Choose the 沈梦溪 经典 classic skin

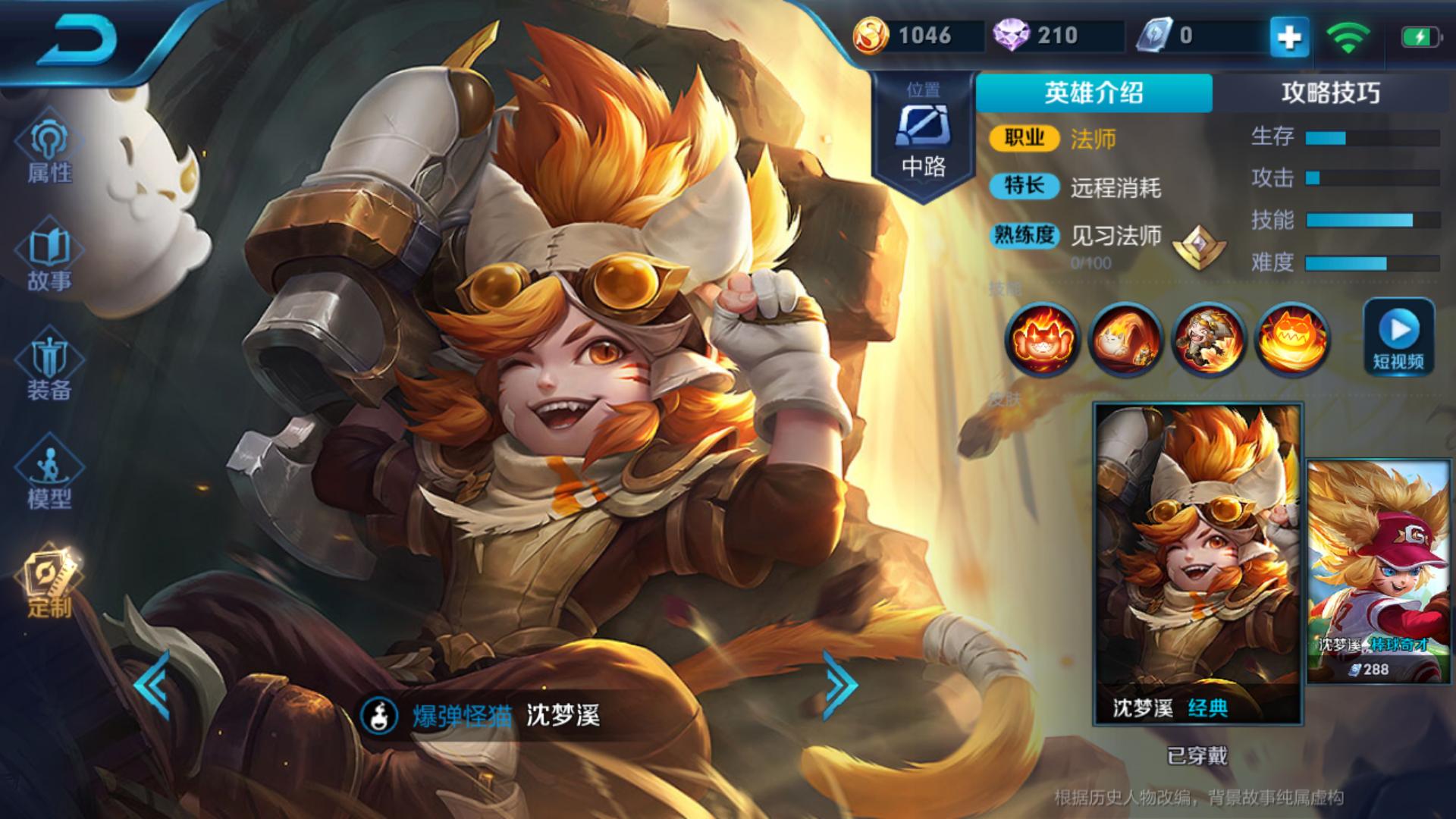(x=1197, y=563)
